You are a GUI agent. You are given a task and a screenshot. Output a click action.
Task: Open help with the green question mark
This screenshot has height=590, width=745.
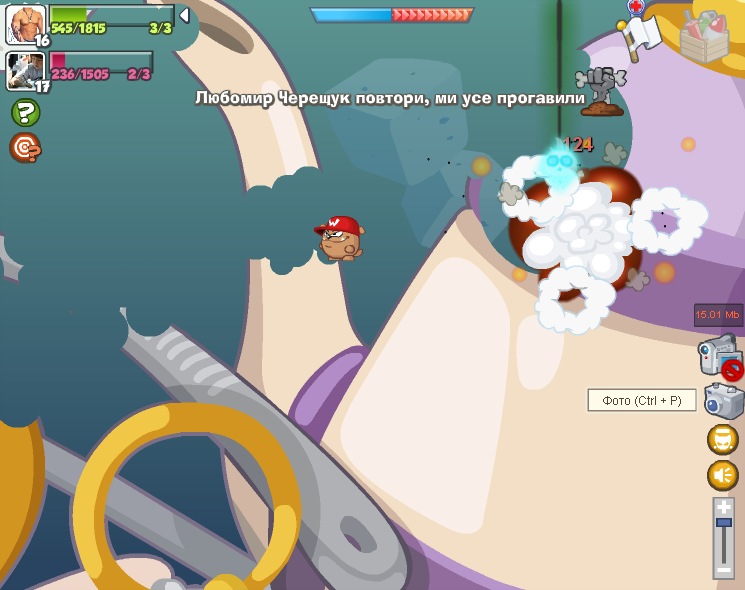[25, 112]
